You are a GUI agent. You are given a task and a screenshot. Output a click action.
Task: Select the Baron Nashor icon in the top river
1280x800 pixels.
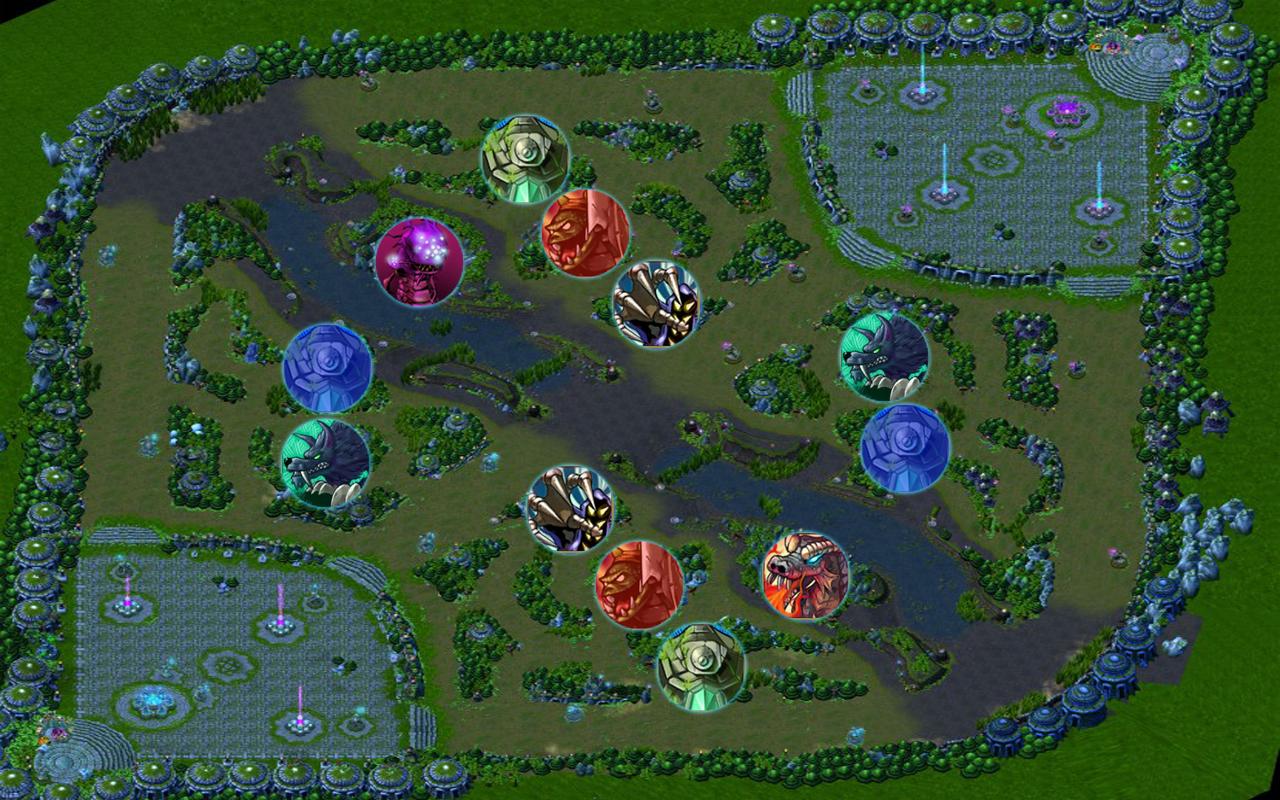pos(420,260)
